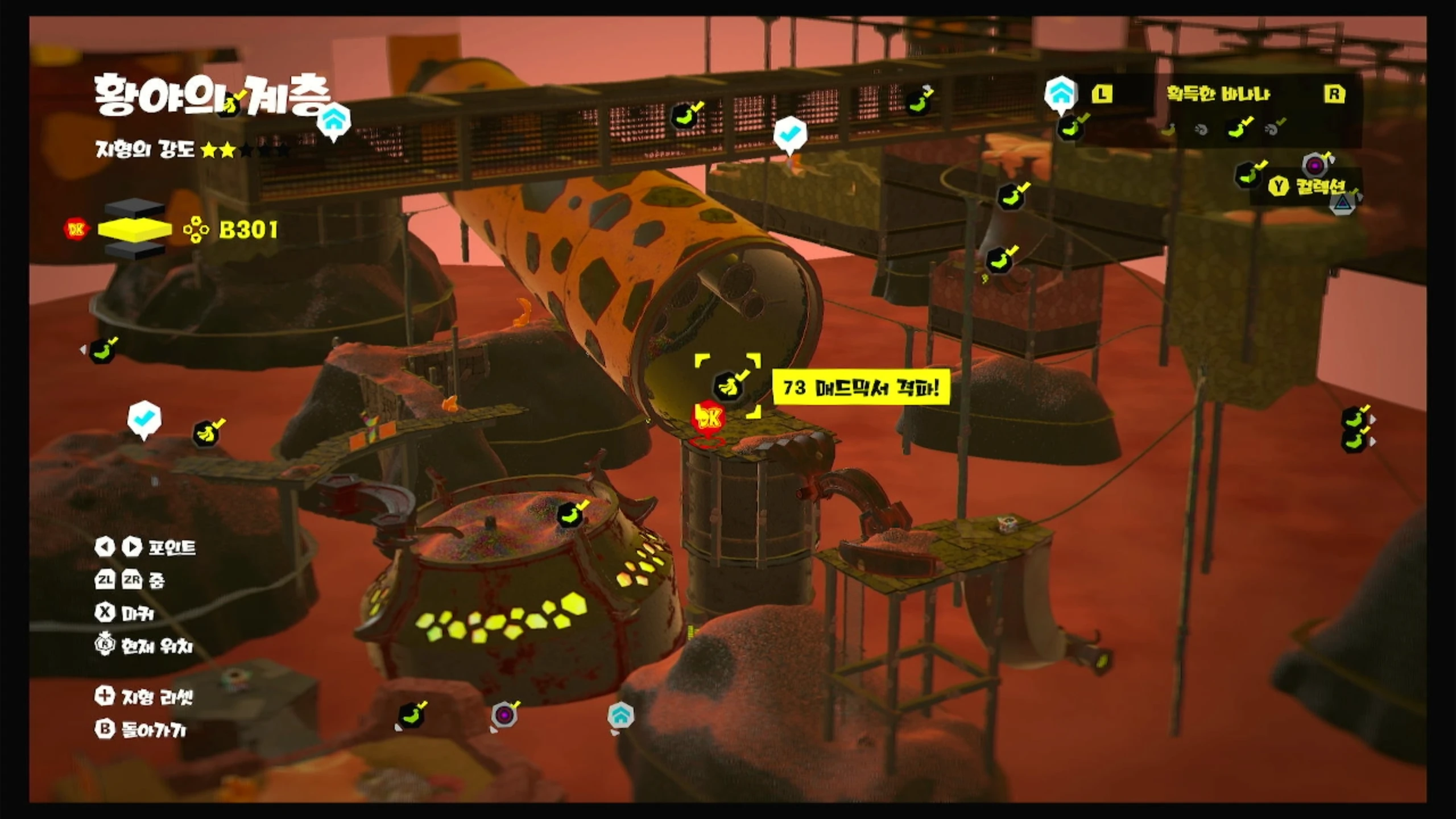Click the red DK current-position map marker
This screenshot has width=1456, height=819.
[708, 419]
